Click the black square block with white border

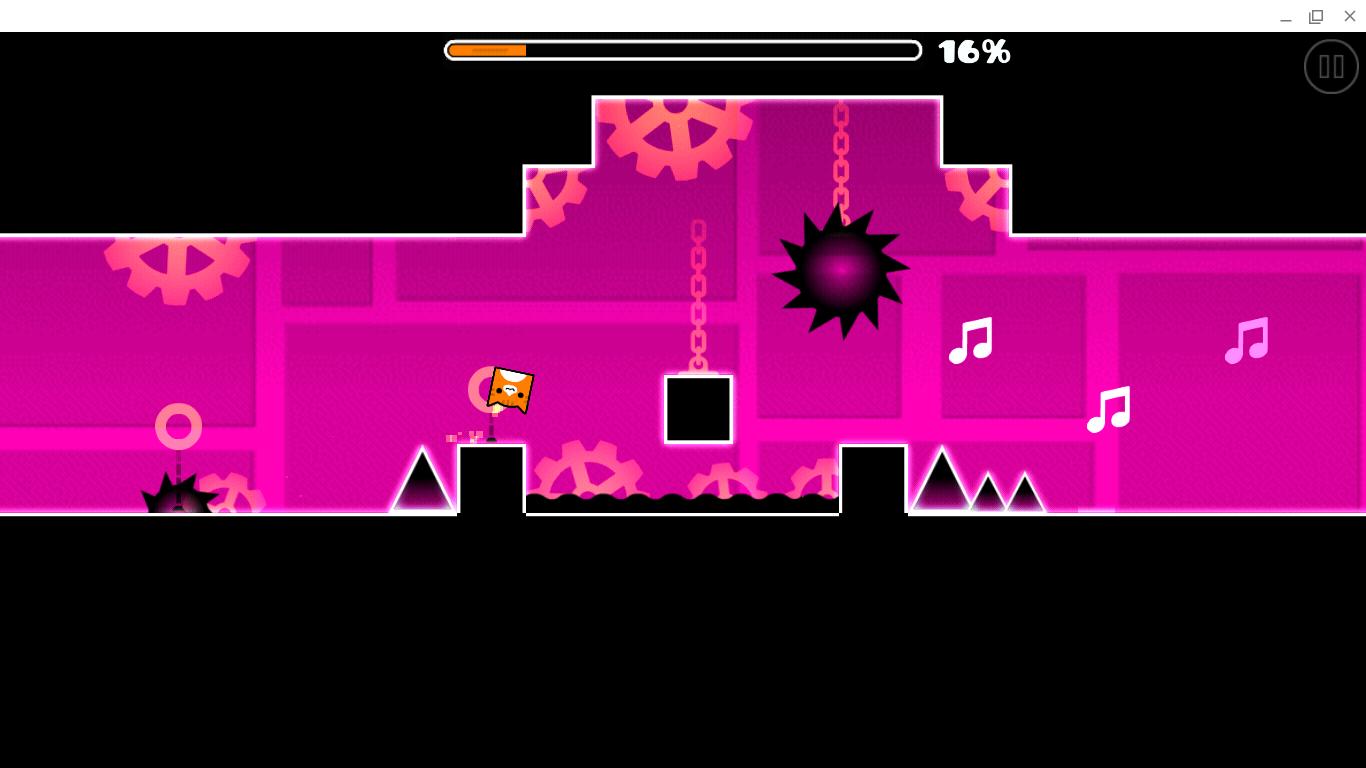697,409
